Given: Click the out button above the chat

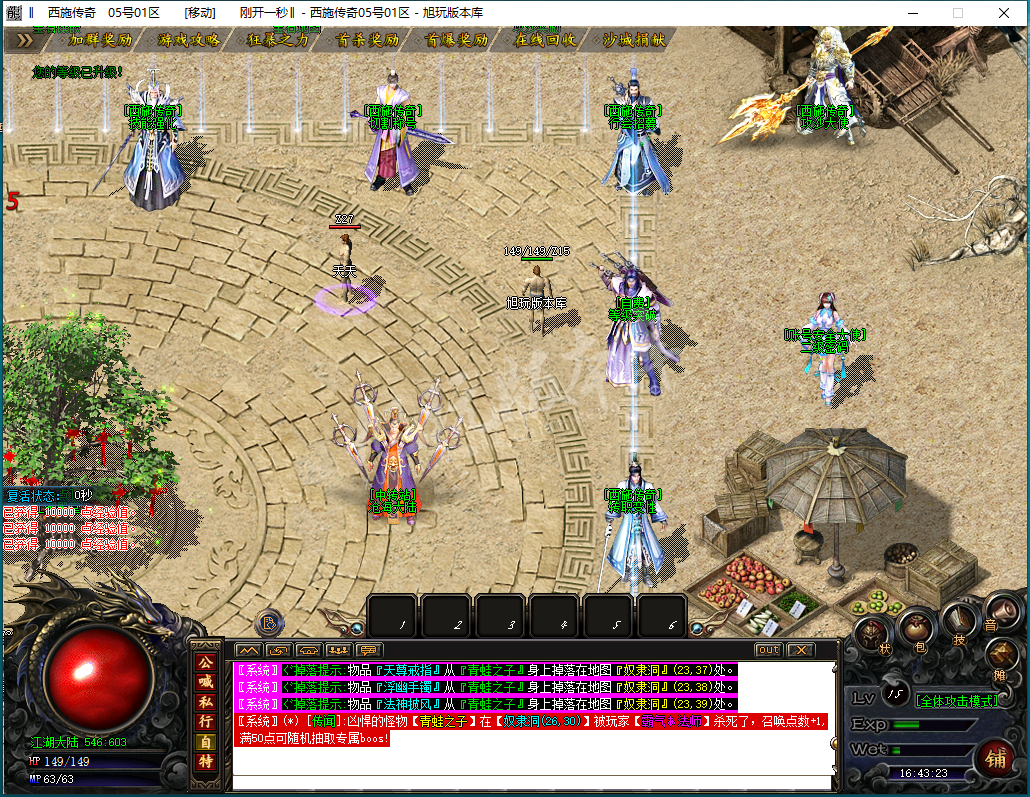Looking at the screenshot, I should click(768, 650).
